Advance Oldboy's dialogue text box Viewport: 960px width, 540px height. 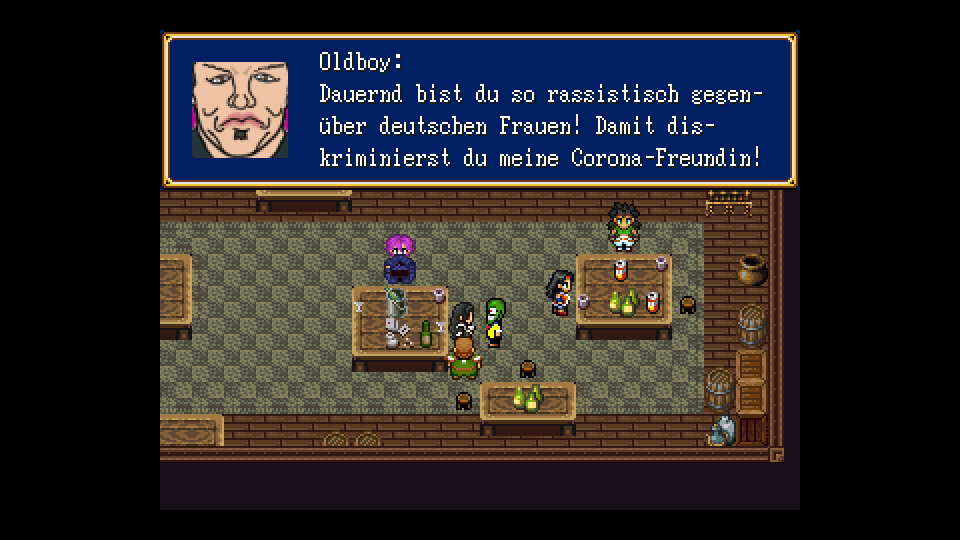(480, 110)
